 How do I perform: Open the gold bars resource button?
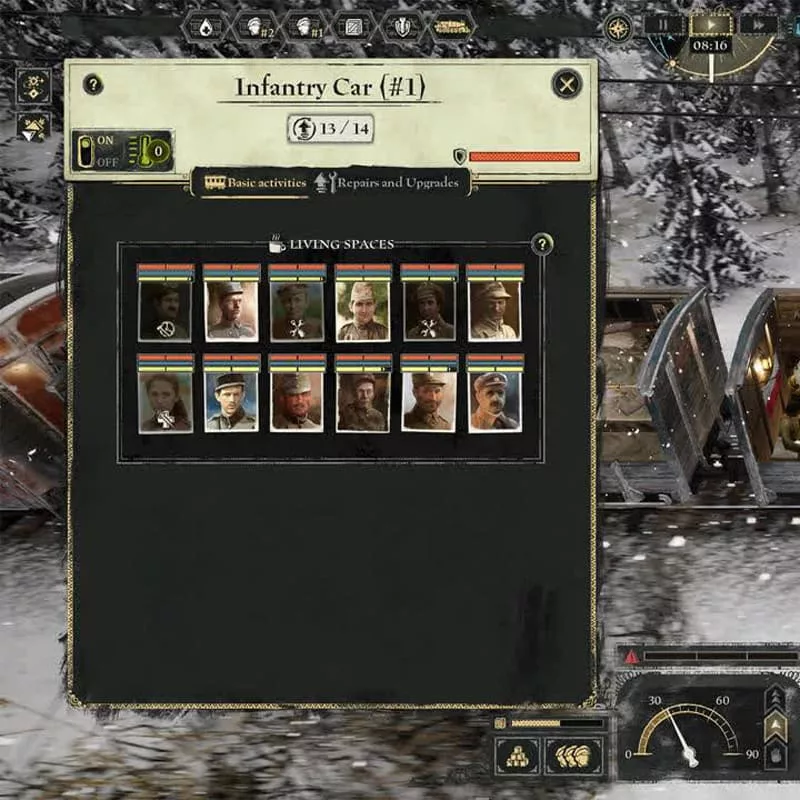[517, 756]
